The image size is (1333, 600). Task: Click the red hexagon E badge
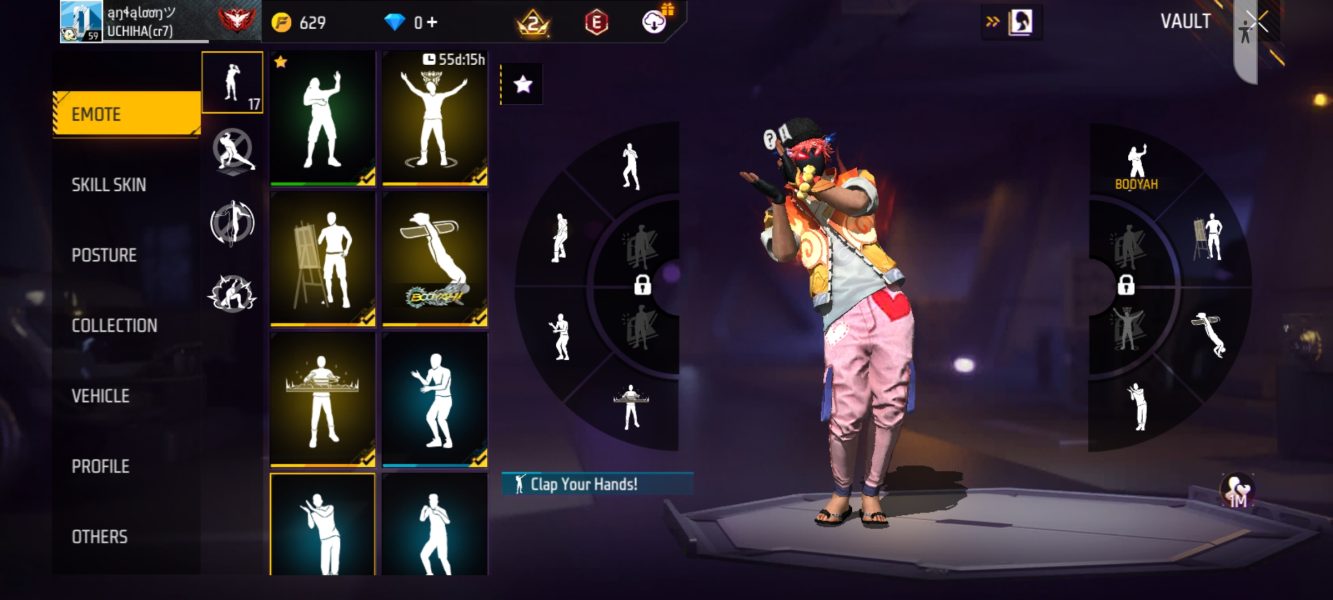[596, 22]
